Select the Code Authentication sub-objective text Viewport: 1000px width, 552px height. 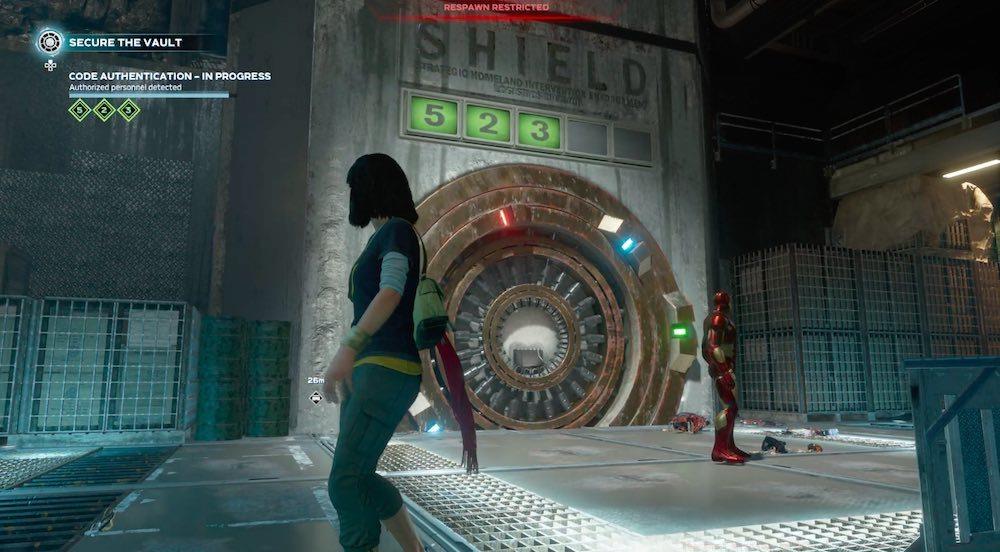pos(170,76)
